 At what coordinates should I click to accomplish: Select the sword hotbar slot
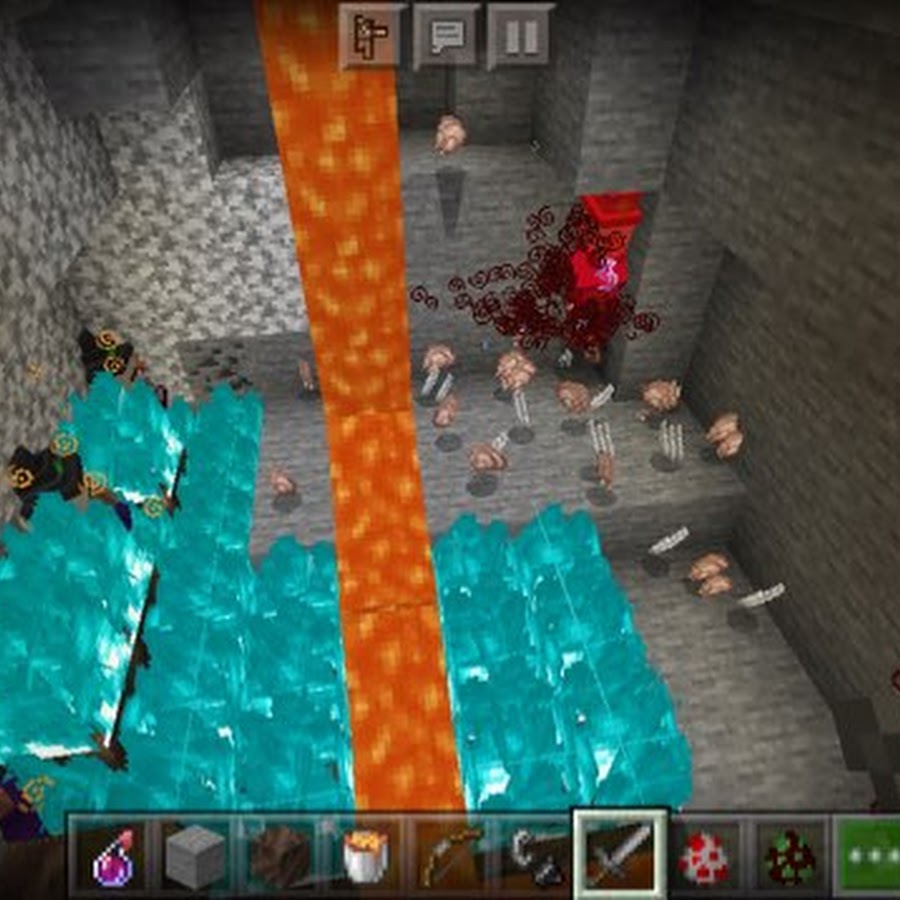coord(620,855)
